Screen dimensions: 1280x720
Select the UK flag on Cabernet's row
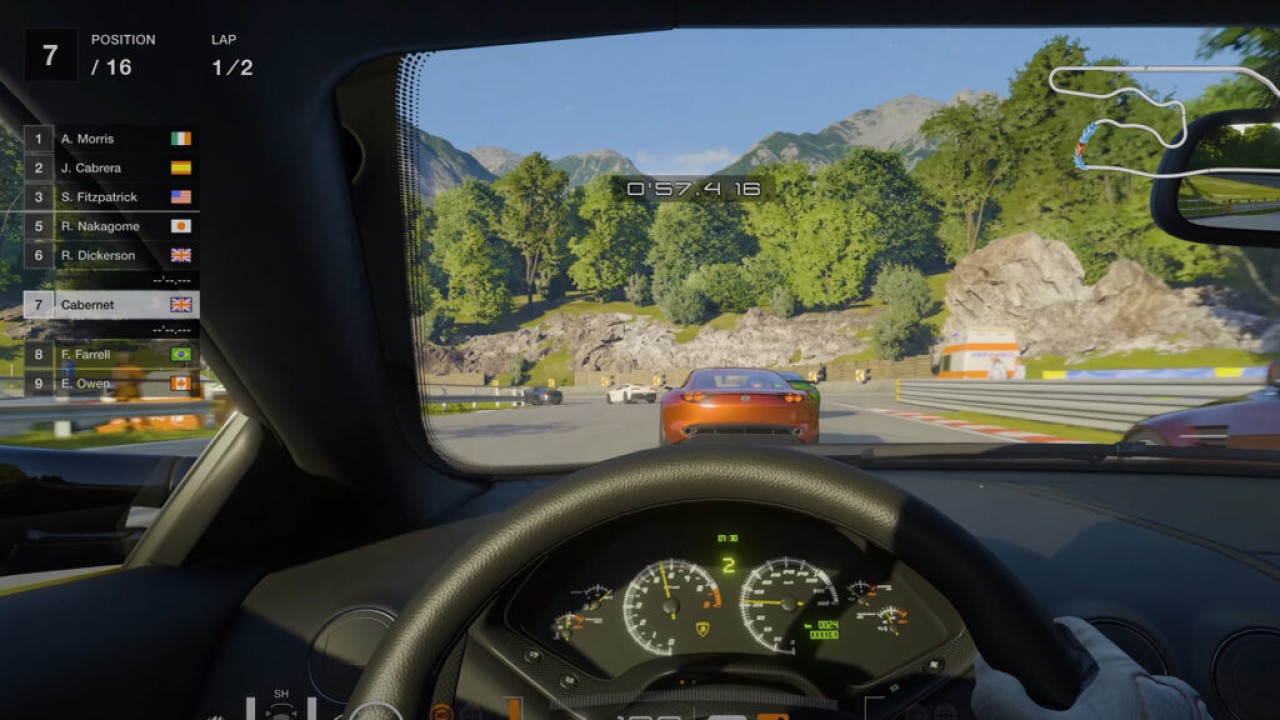click(182, 304)
